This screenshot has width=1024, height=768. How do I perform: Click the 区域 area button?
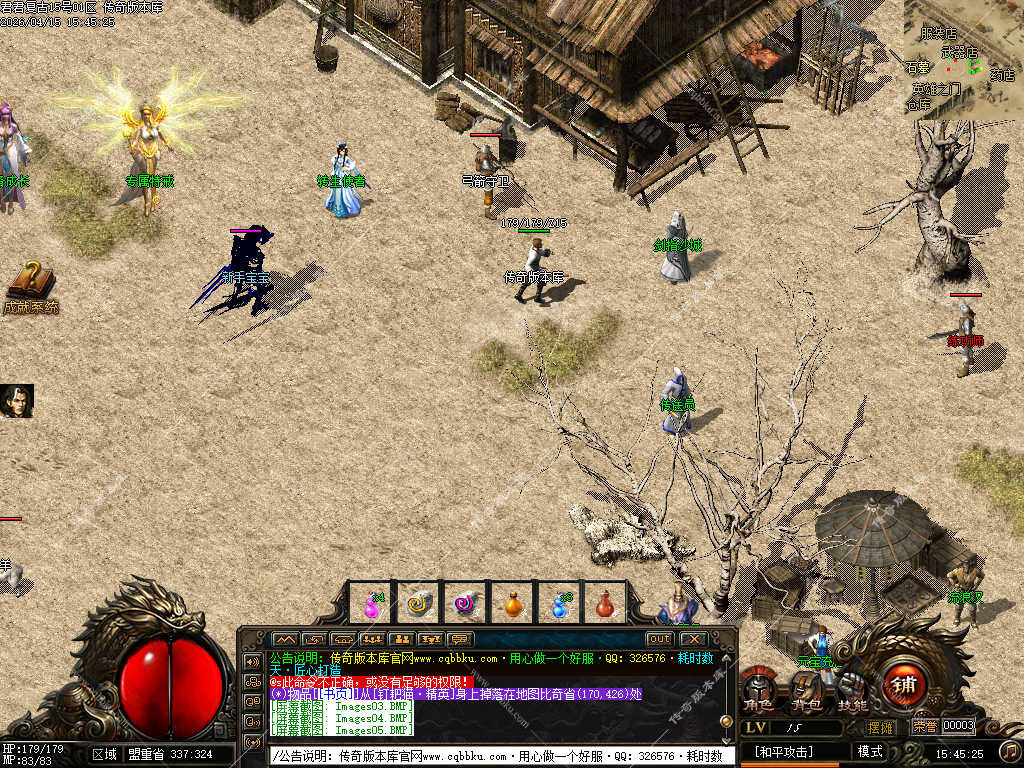[104, 754]
